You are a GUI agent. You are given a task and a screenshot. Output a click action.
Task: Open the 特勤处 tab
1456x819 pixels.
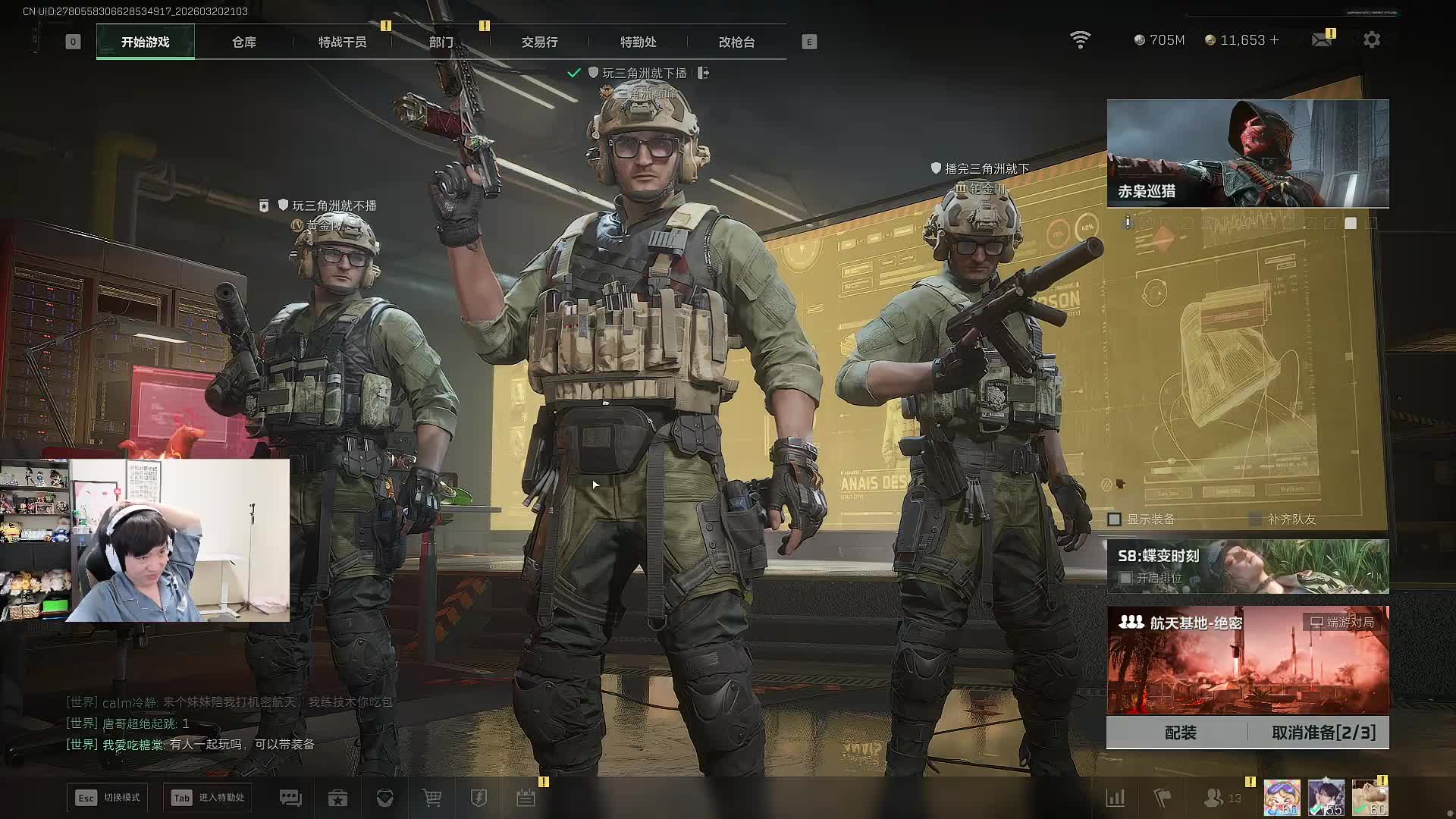pyautogui.click(x=638, y=42)
